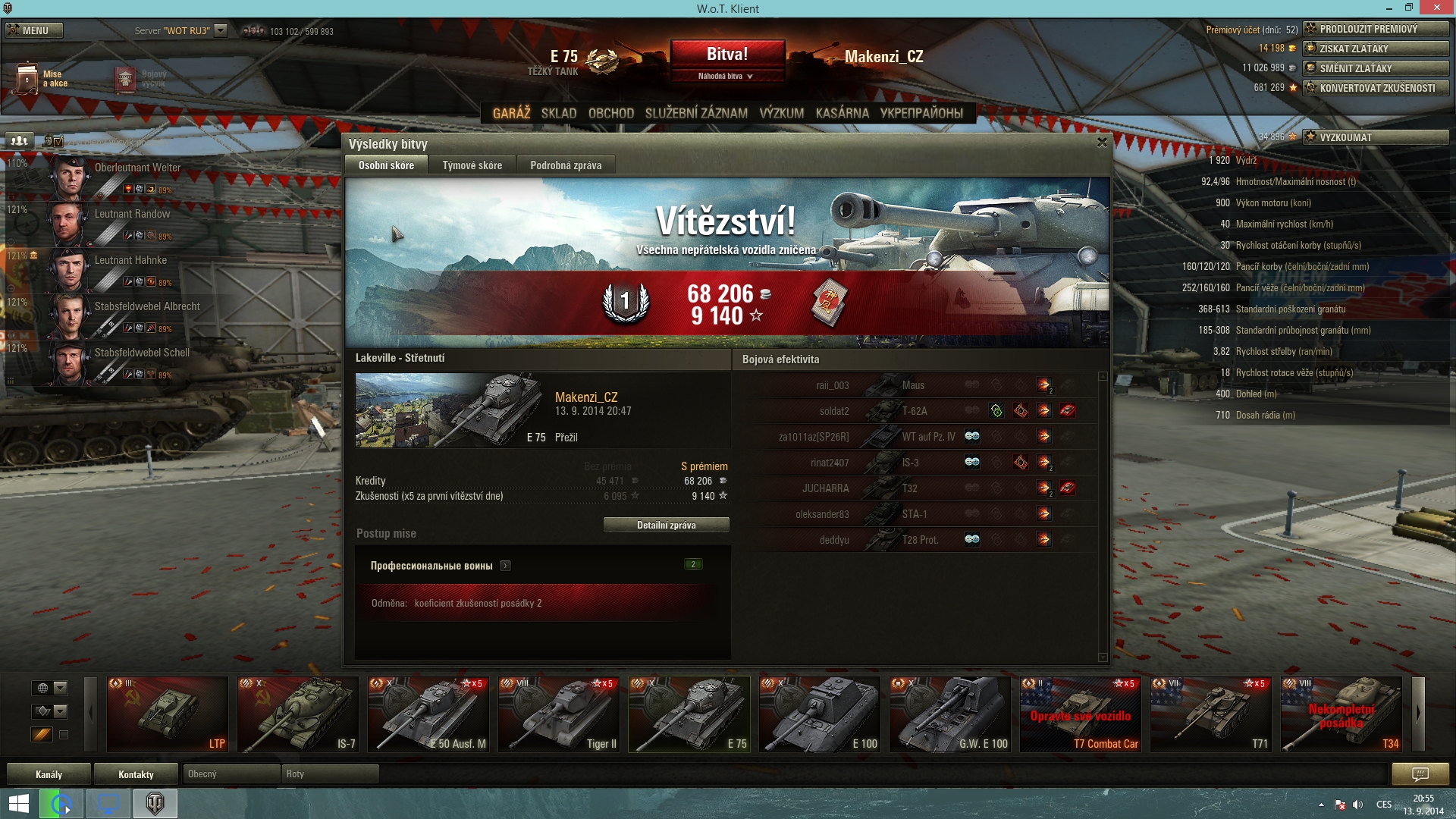Click PRODLOUŽIT PRÉMIOVÝ button
Image resolution: width=1456 pixels, height=819 pixels.
coord(1376,29)
